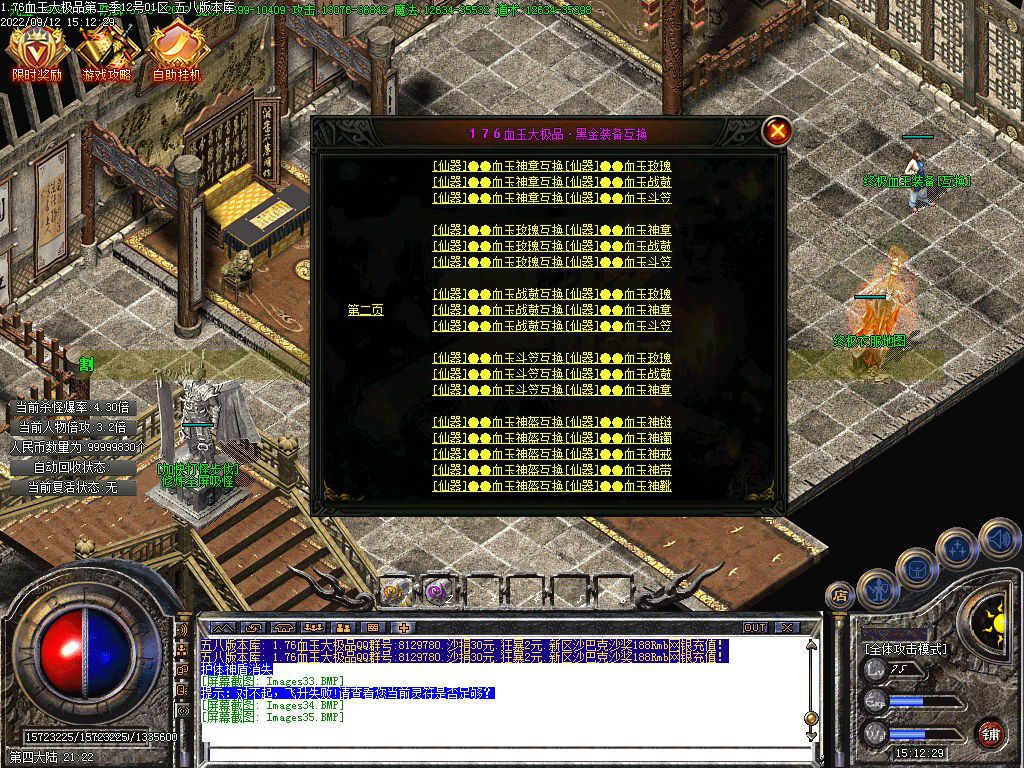Close the chat panel with its X button
Image resolution: width=1024 pixels, height=768 pixels.
(787, 628)
